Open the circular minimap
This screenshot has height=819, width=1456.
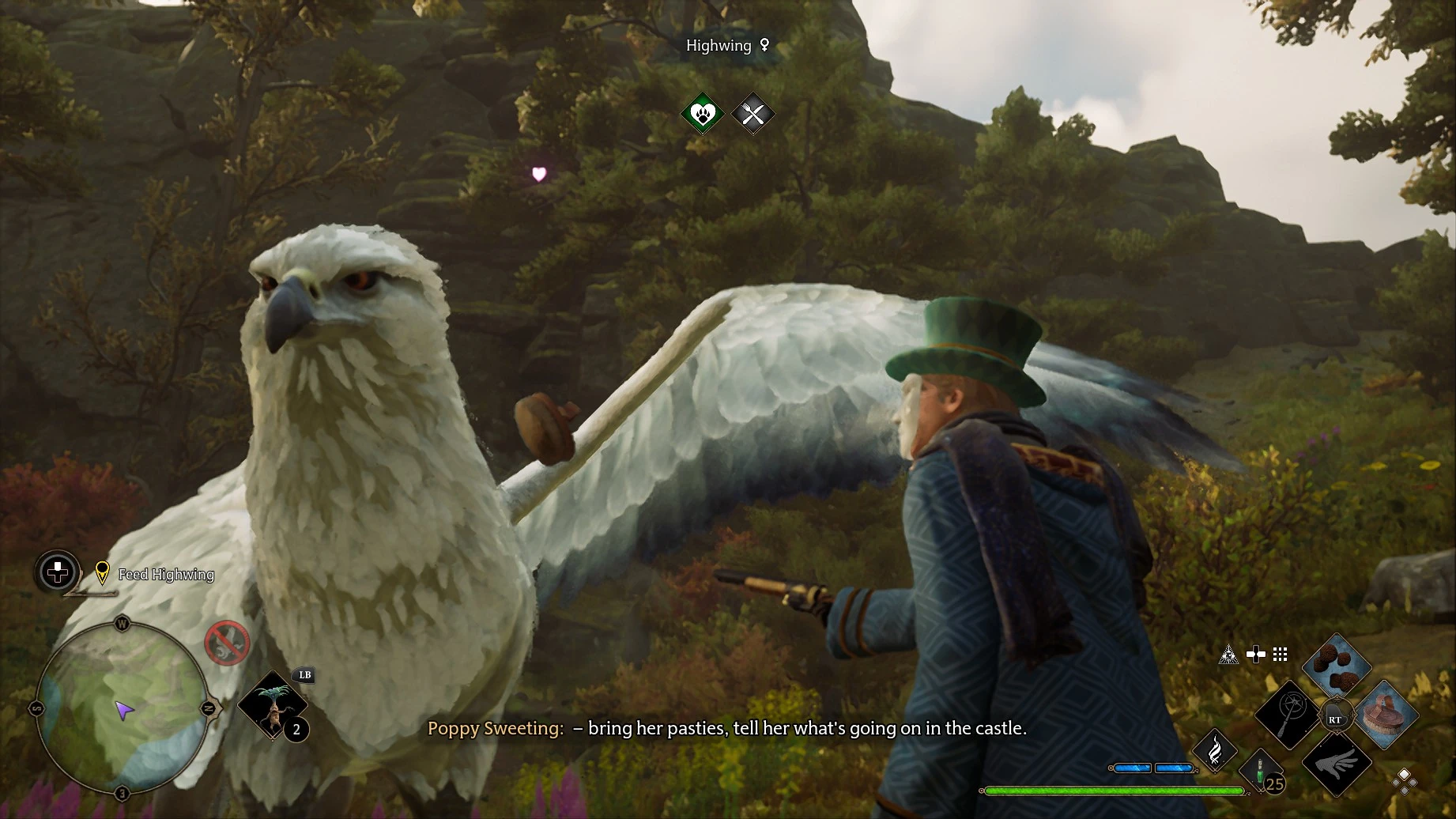coord(123,708)
